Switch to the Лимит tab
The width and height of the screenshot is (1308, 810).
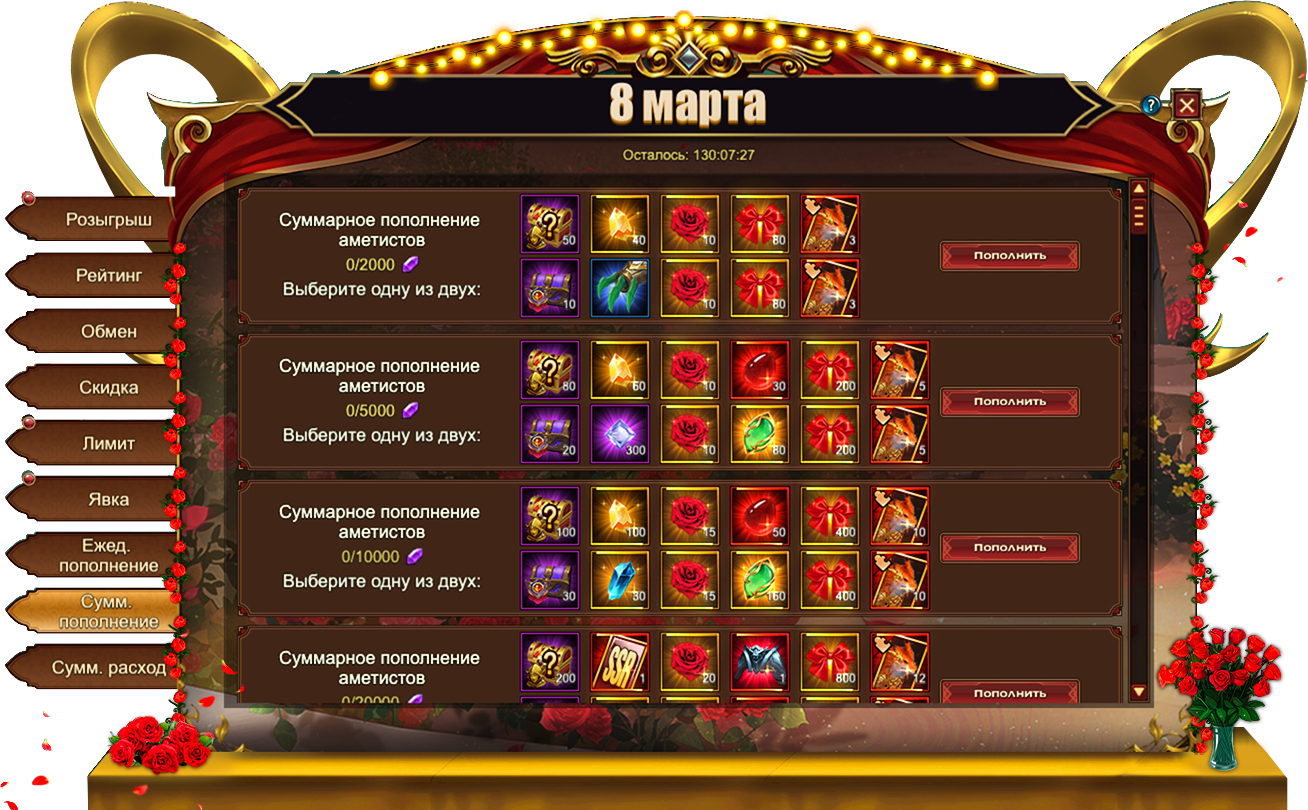click(108, 443)
